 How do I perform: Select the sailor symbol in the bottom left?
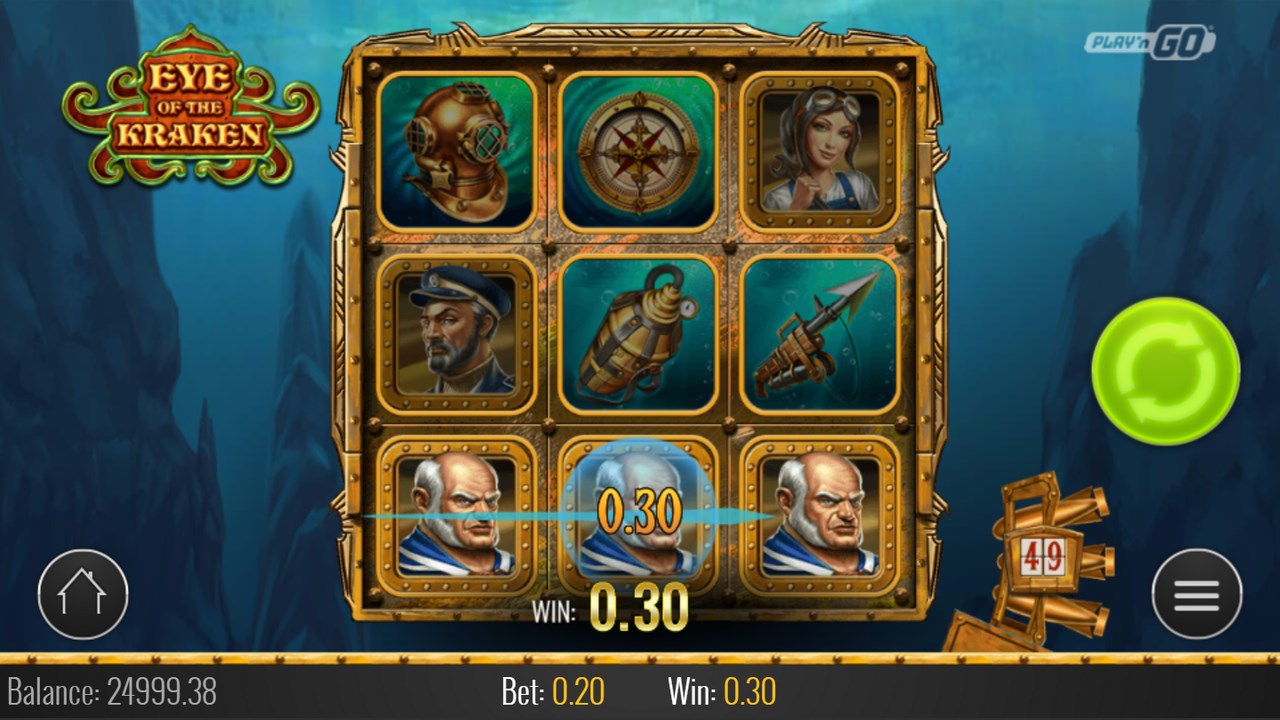pyautogui.click(x=455, y=515)
